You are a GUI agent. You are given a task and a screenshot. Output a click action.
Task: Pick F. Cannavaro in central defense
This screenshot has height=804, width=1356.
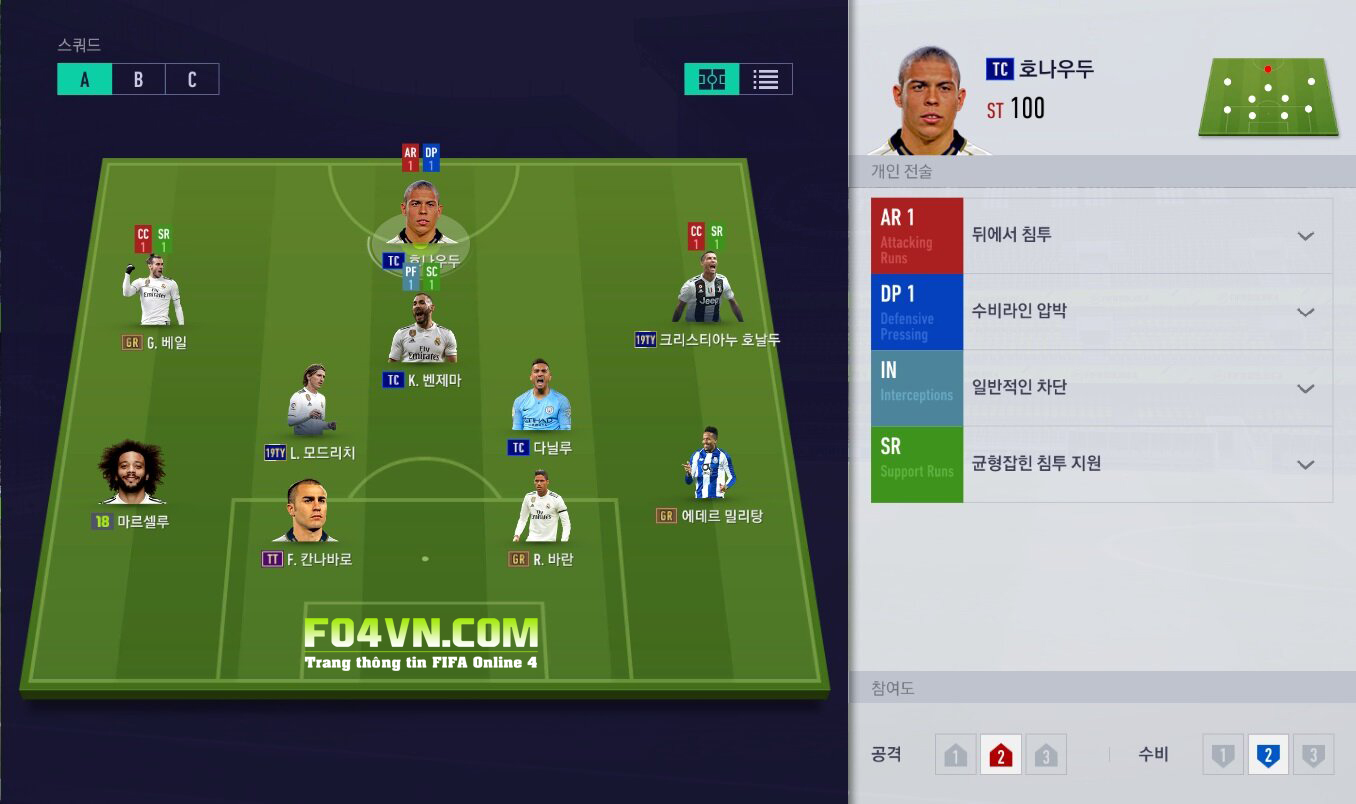coord(306,512)
